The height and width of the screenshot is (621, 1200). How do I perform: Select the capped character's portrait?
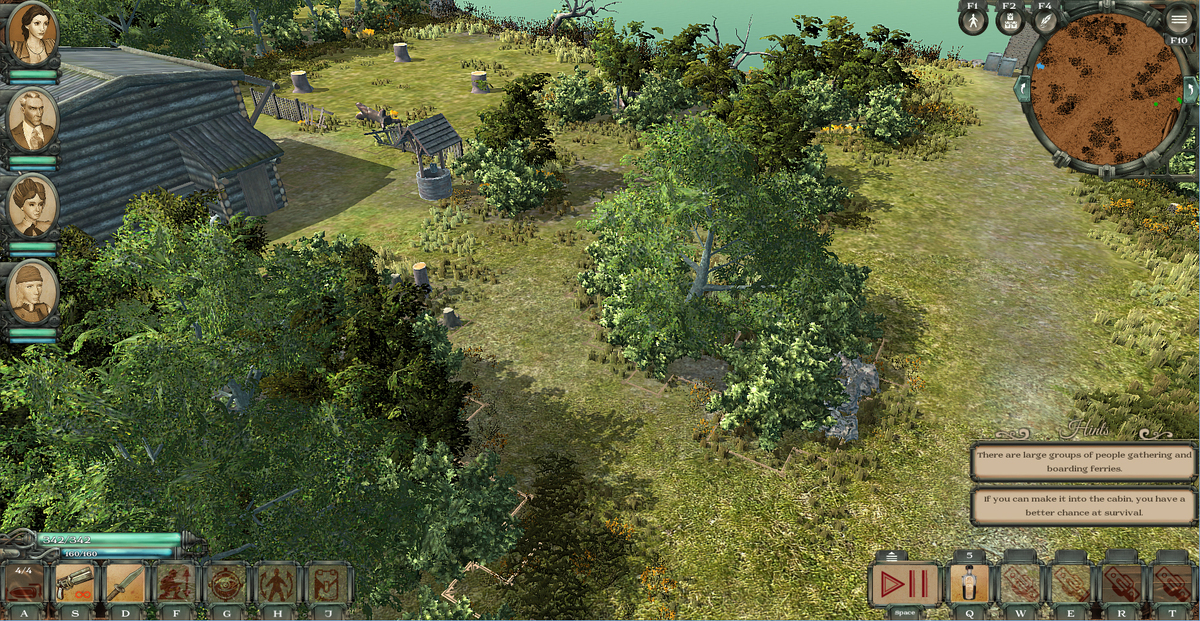pos(32,290)
